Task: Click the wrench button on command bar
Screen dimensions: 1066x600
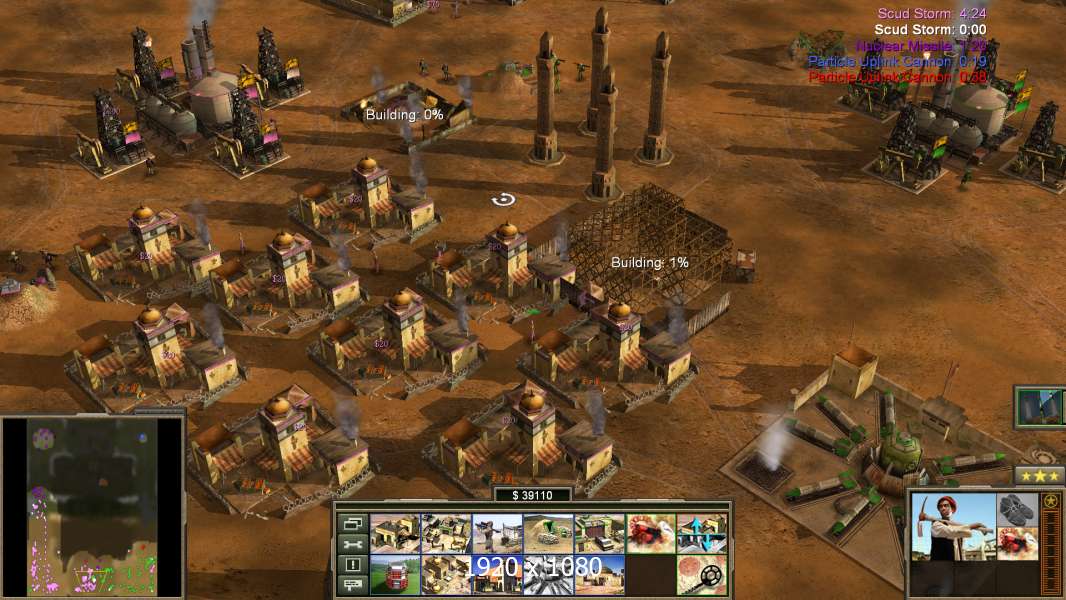Action: coord(351,544)
